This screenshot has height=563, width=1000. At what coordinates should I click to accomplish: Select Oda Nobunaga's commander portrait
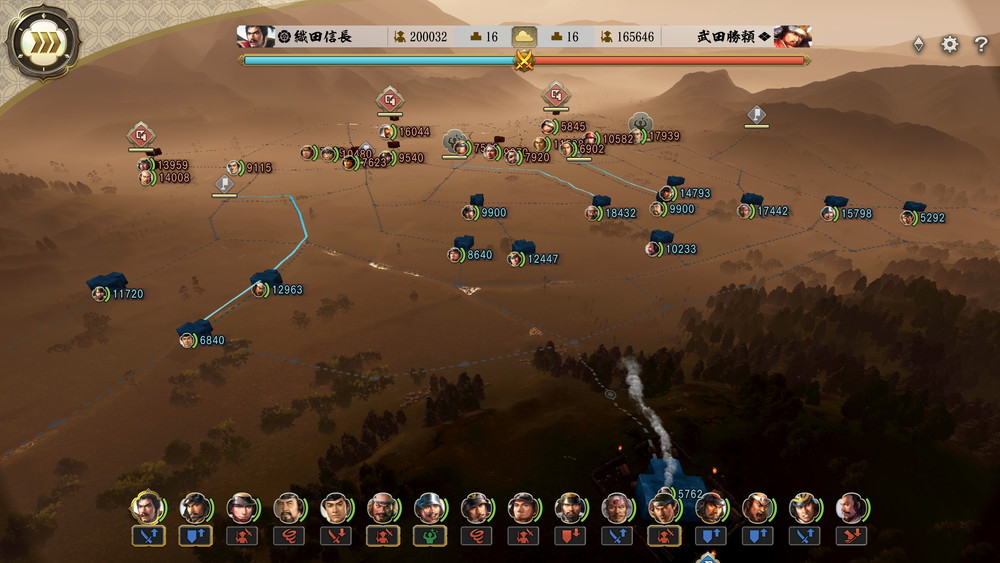click(256, 37)
